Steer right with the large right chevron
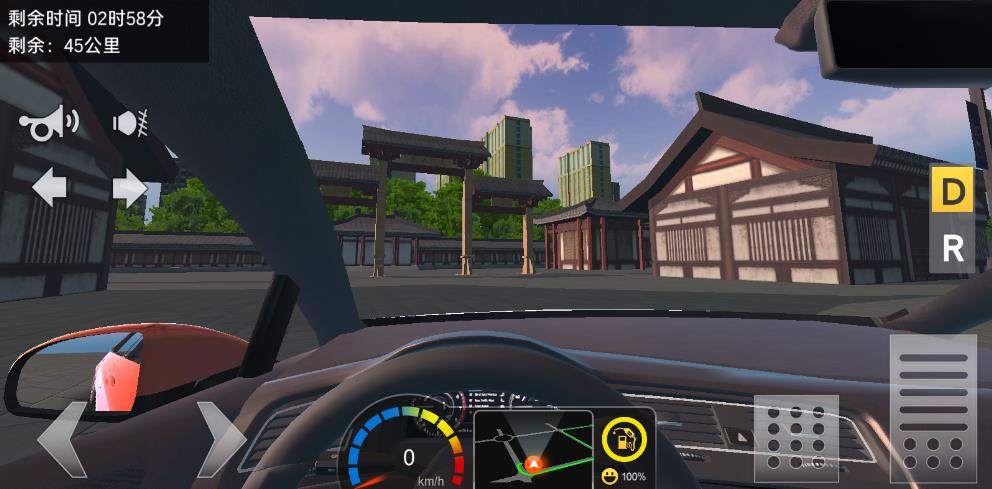The height and width of the screenshot is (489, 992). pyautogui.click(x=219, y=440)
